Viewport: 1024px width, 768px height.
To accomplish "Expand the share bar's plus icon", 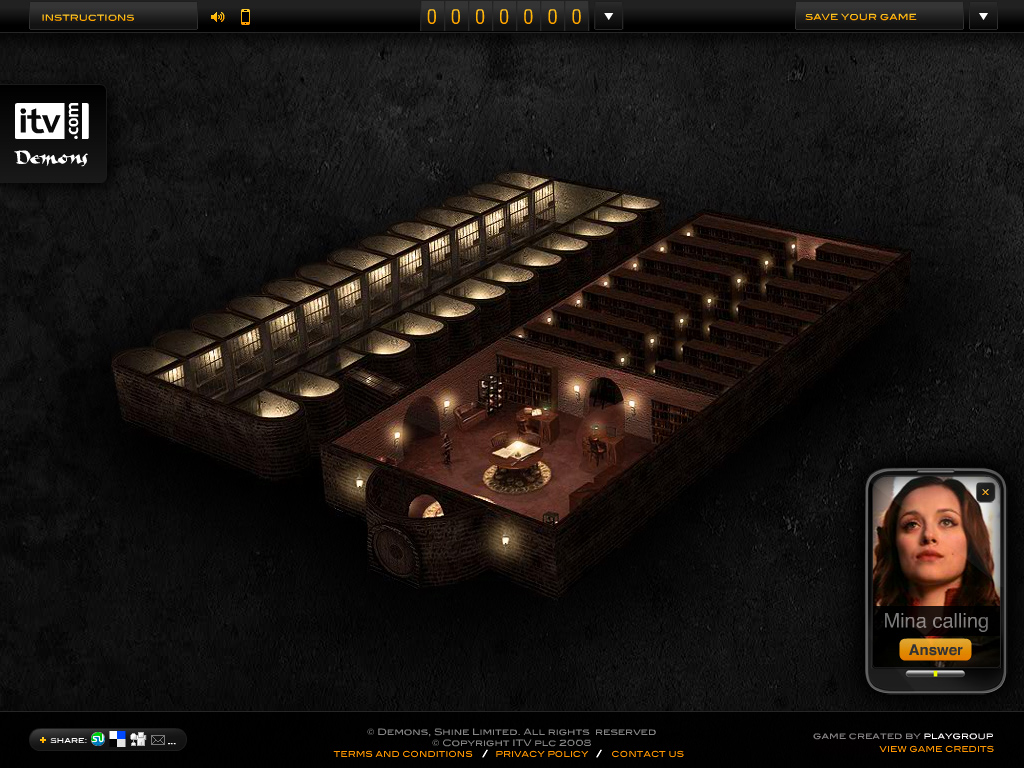I will (x=43, y=740).
